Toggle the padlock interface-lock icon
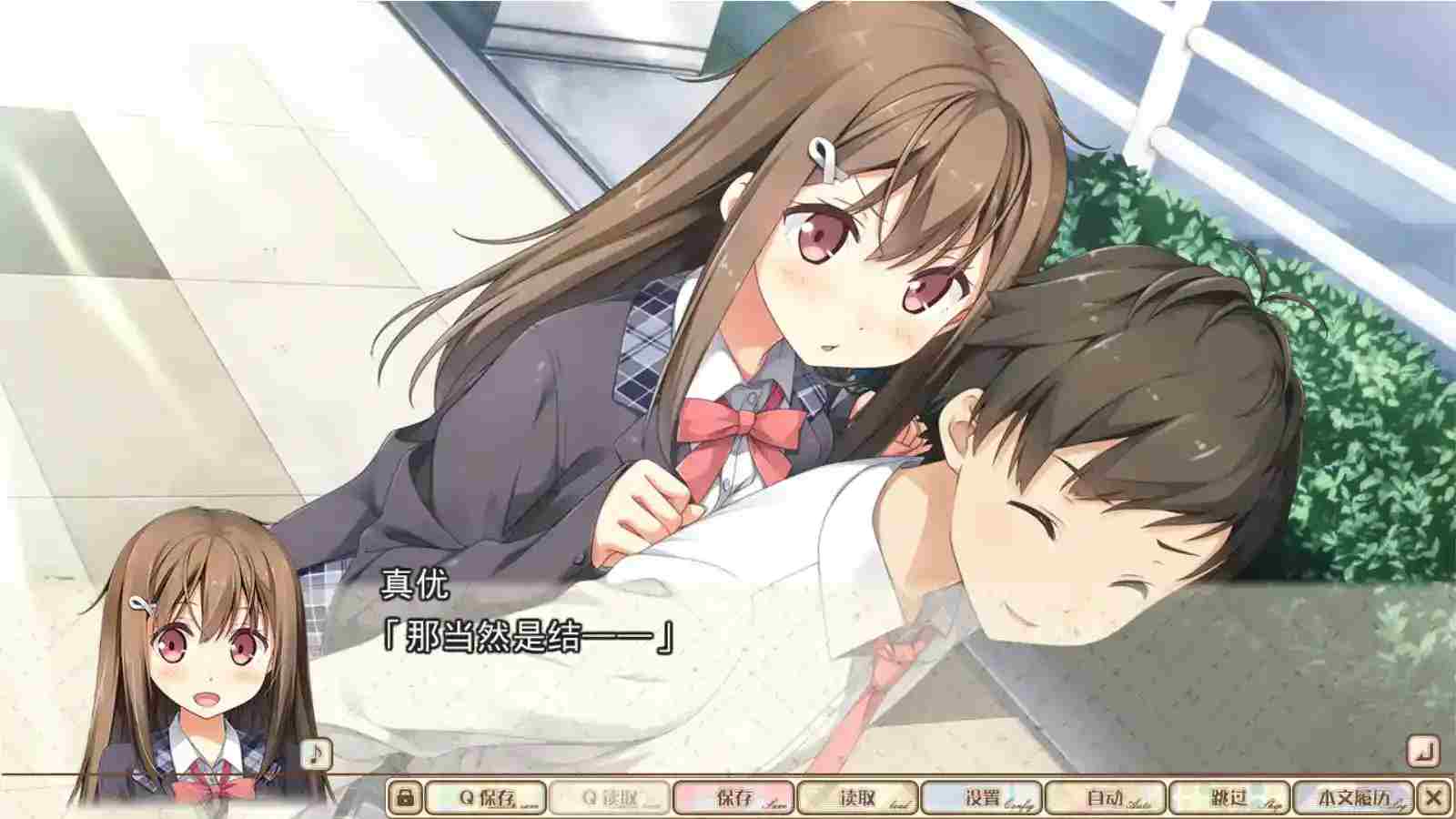 [x=406, y=794]
